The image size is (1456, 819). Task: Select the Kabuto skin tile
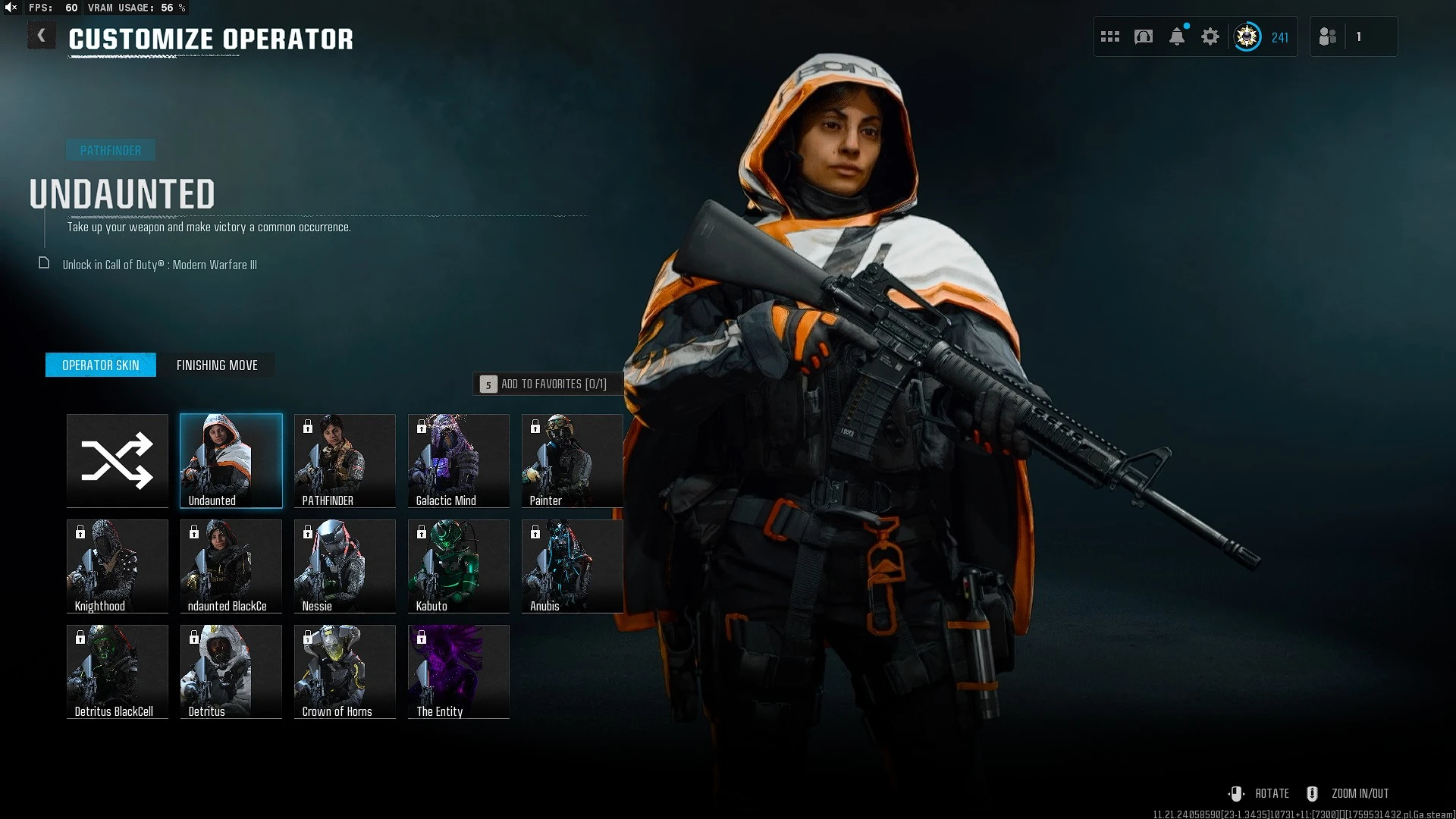click(459, 566)
